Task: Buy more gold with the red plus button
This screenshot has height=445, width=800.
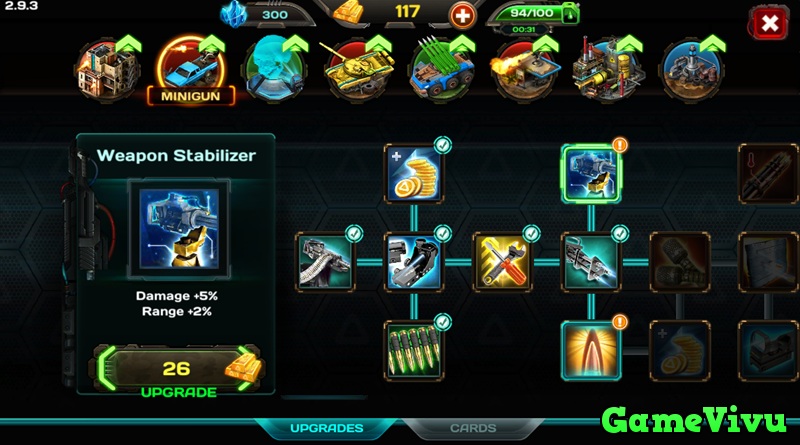Action: pyautogui.click(x=462, y=15)
